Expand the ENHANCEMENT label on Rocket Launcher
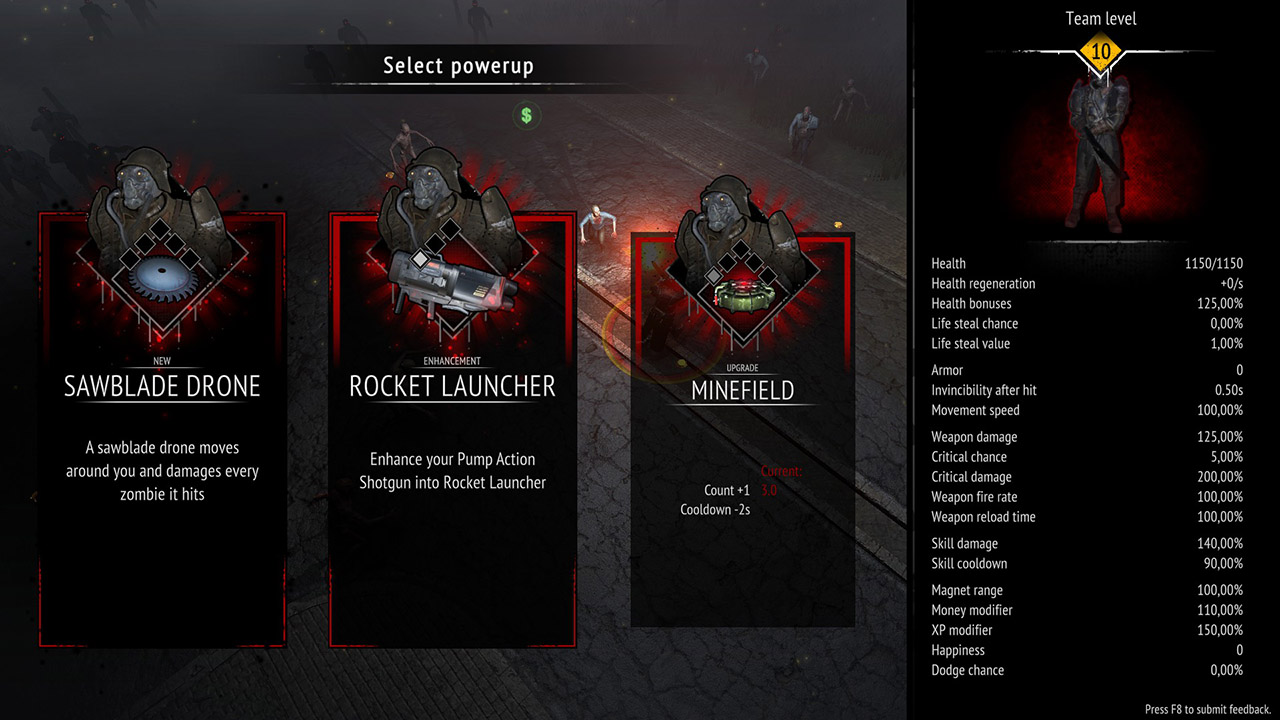1280x720 pixels. [452, 361]
